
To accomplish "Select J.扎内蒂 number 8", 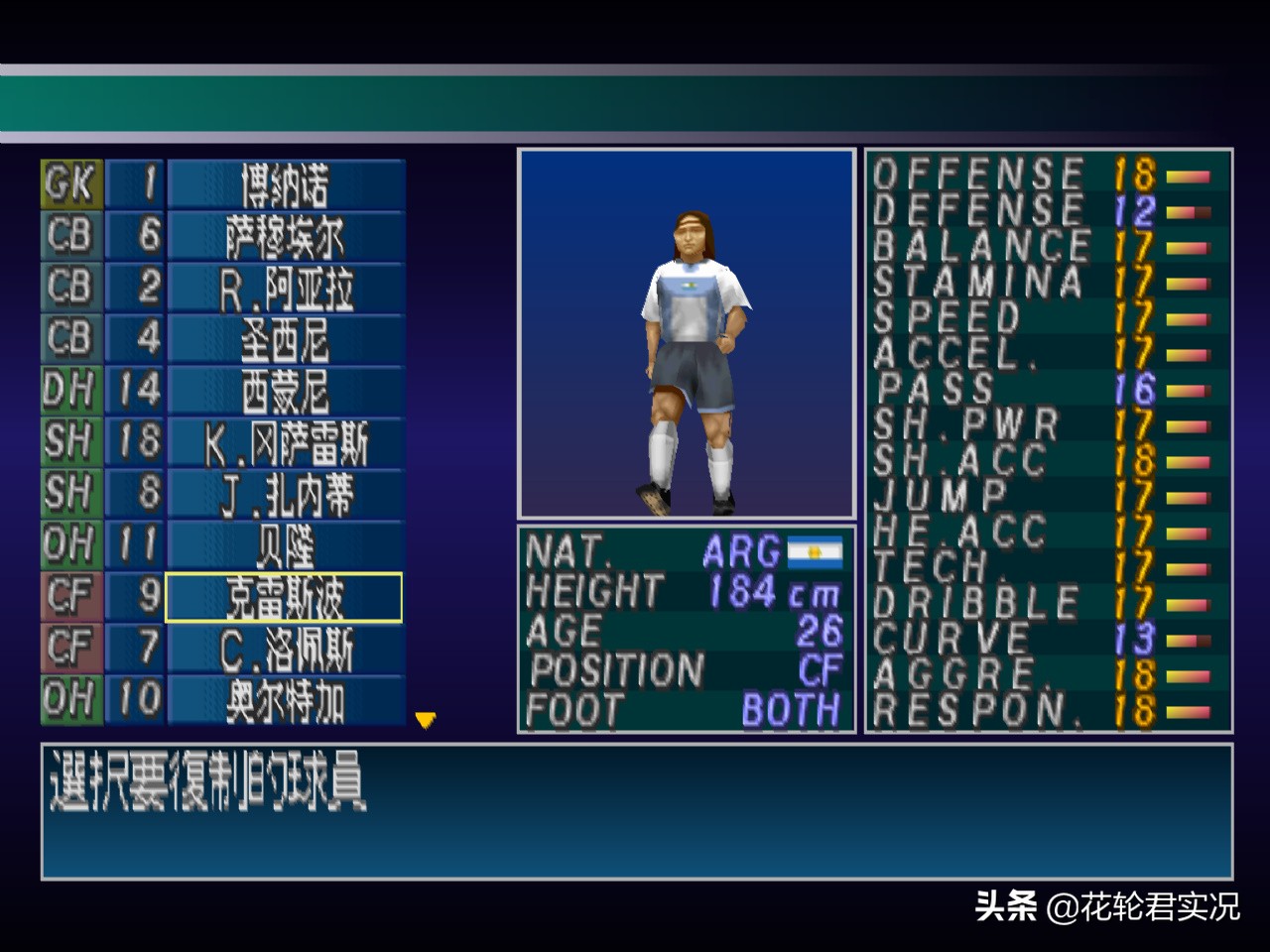I will click(285, 494).
